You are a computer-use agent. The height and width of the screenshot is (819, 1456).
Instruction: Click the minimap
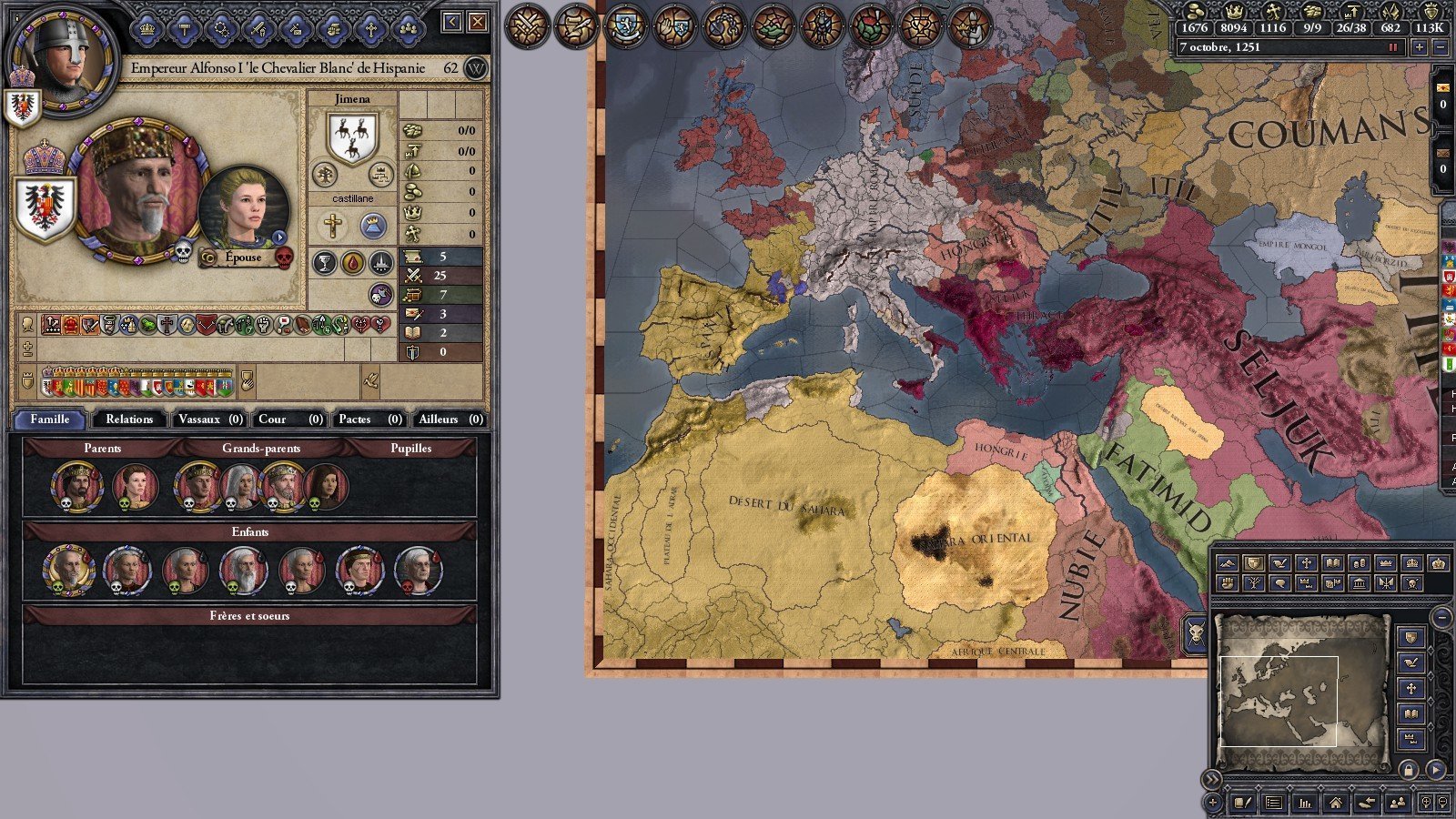(1301, 681)
